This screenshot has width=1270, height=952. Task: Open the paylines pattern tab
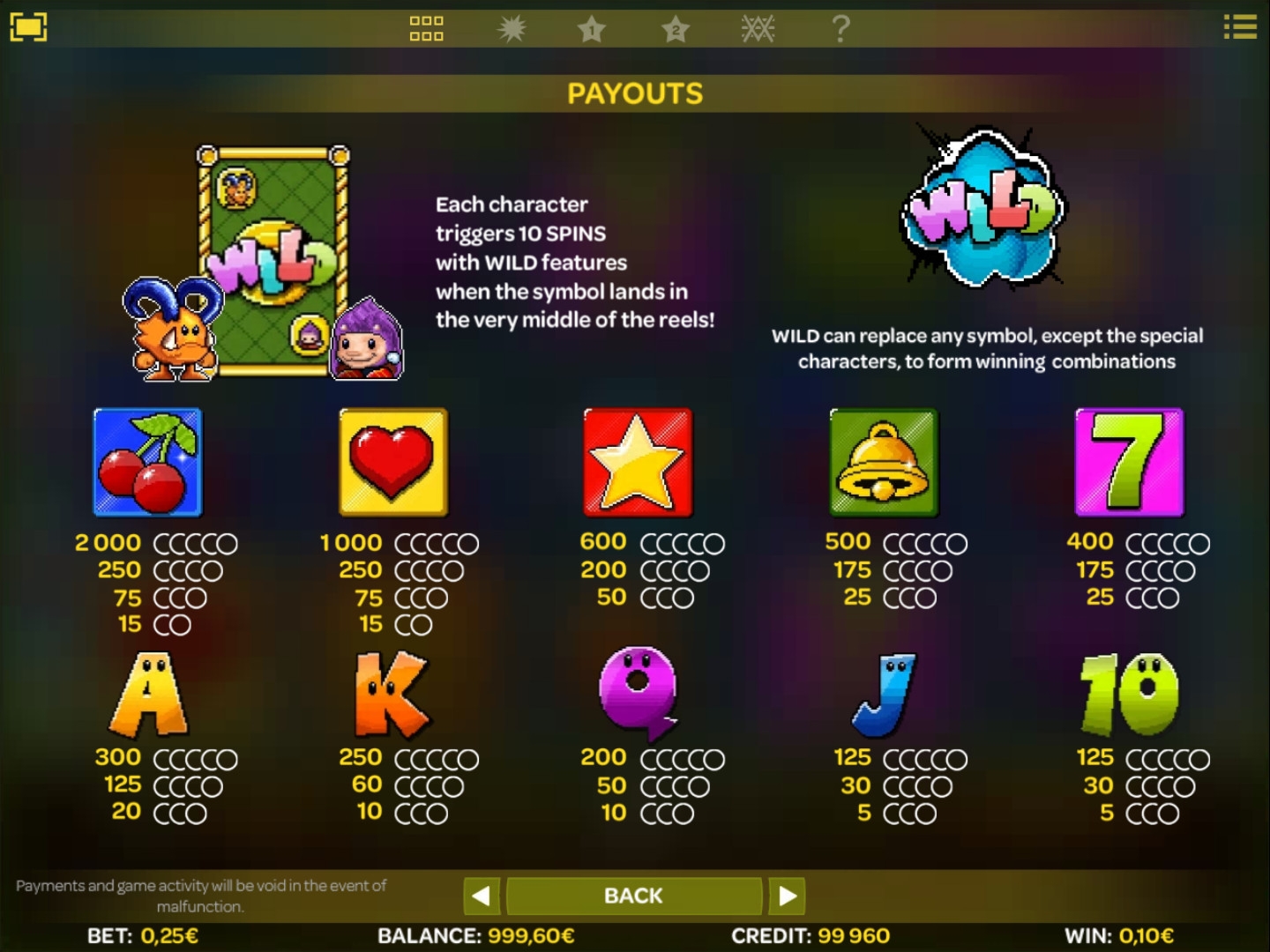coord(758,29)
